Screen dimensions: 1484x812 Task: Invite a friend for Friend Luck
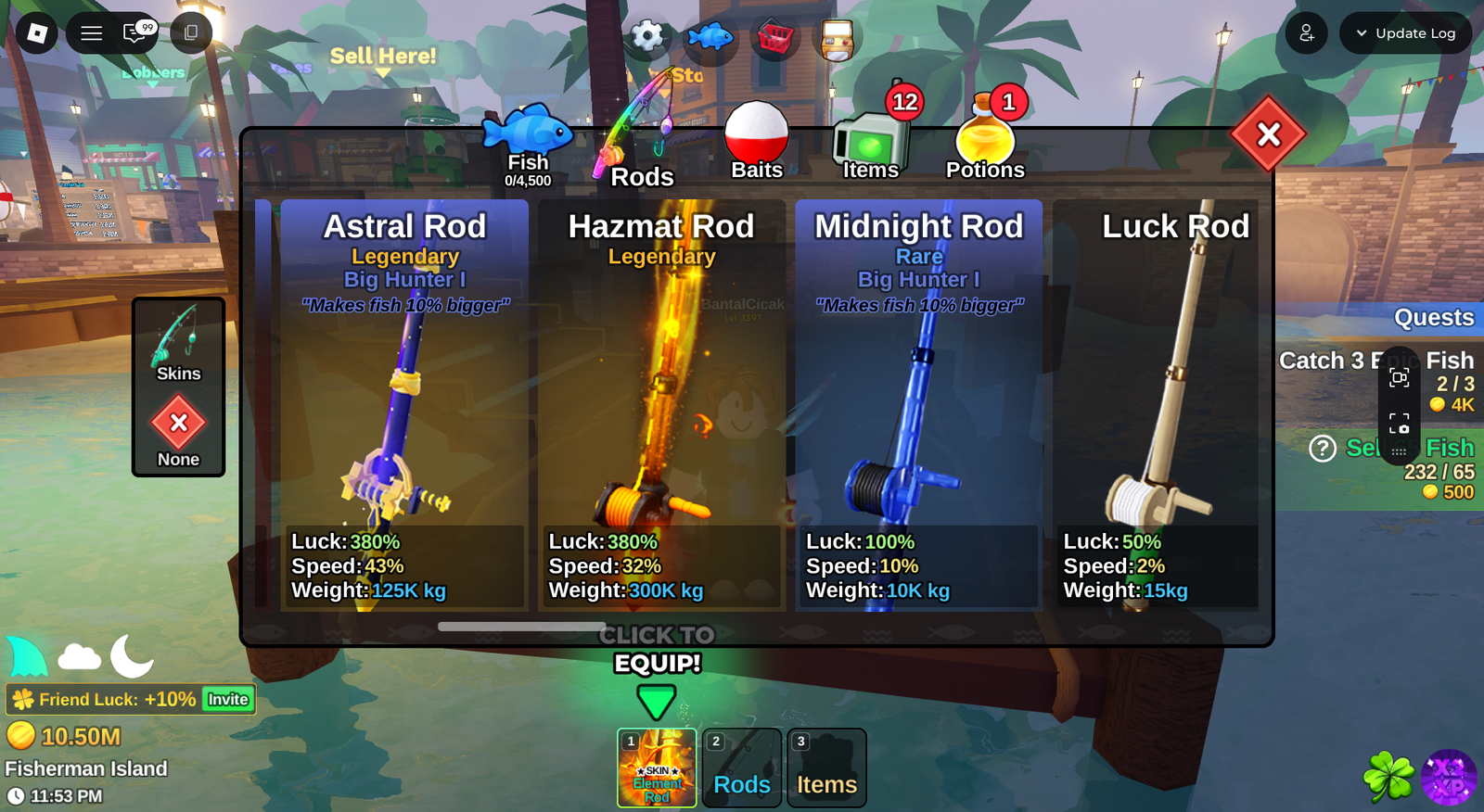(228, 699)
